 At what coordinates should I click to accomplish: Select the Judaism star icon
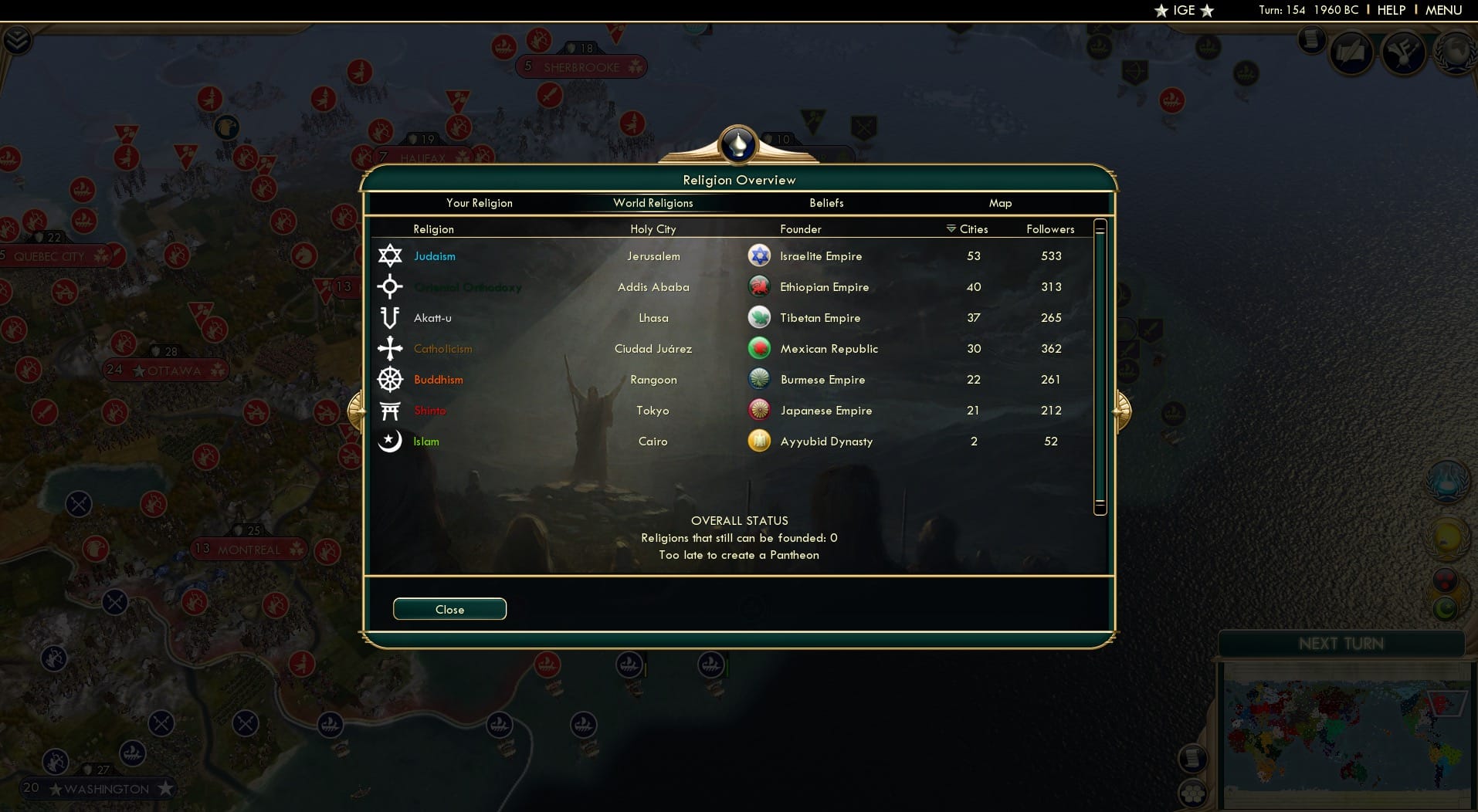(391, 255)
